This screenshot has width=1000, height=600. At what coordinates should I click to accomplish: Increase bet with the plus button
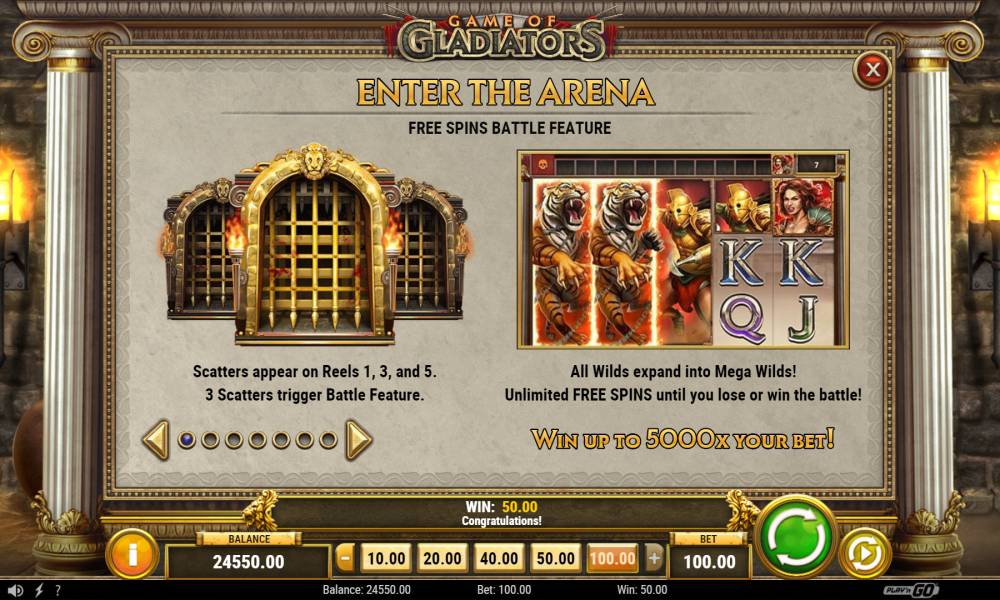[654, 558]
